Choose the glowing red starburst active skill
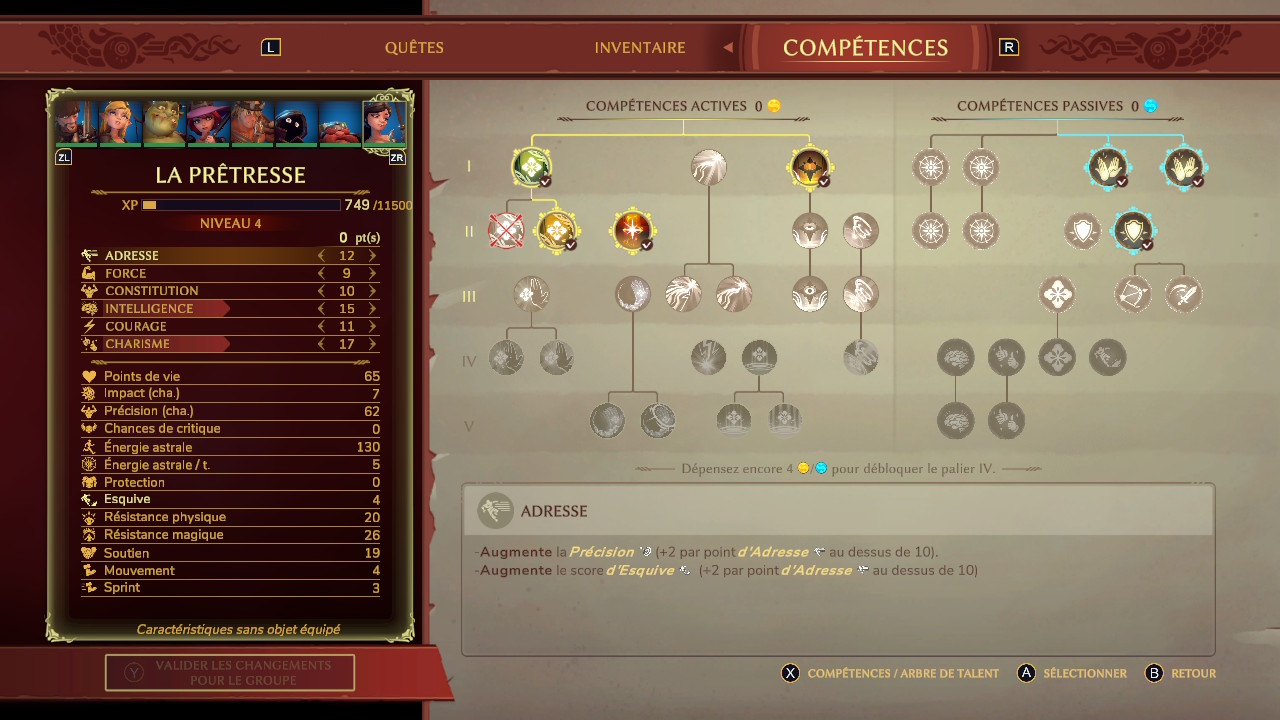Screen dimensions: 1280x720 (x=632, y=231)
